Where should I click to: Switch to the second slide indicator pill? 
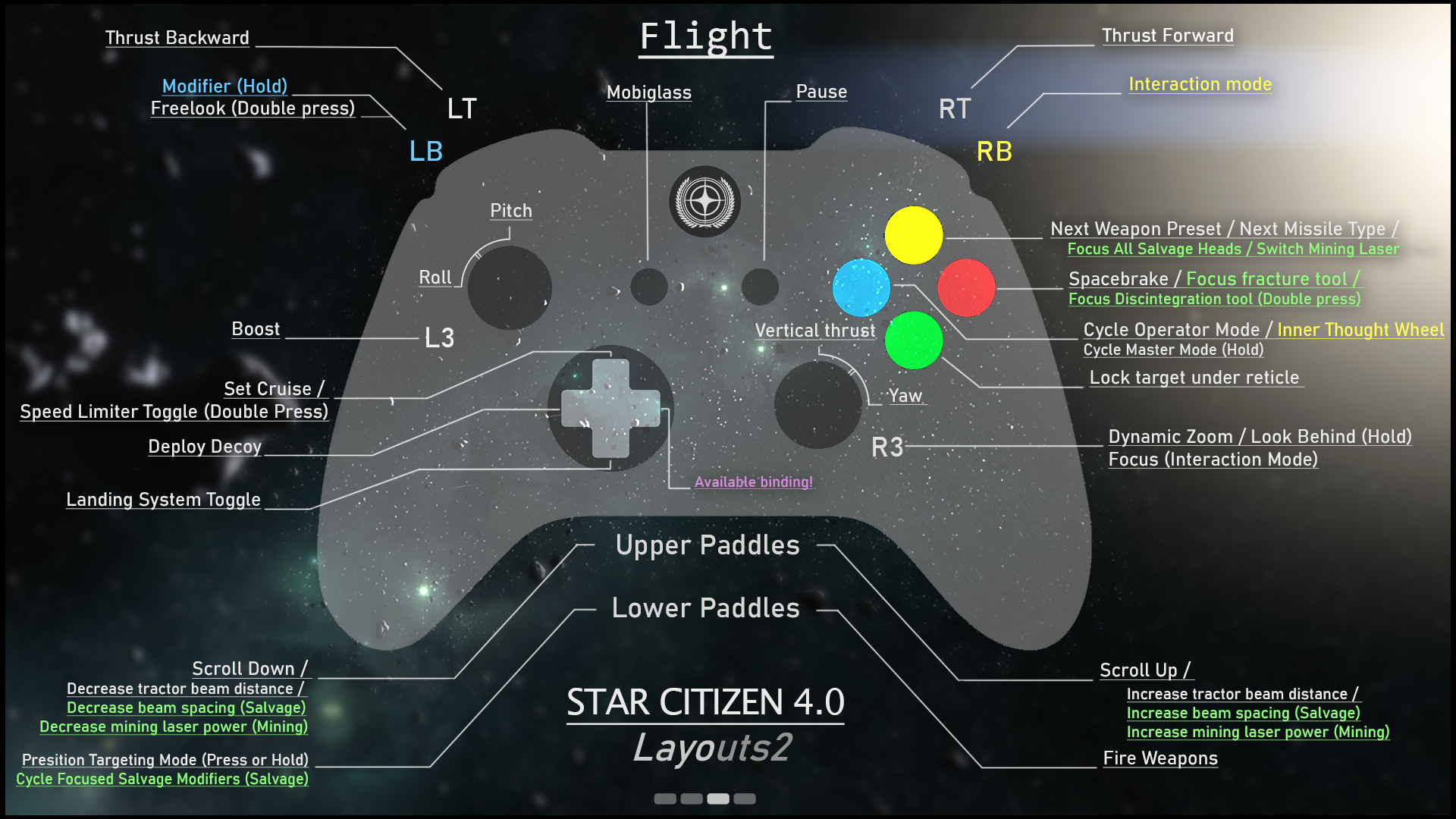point(692,799)
